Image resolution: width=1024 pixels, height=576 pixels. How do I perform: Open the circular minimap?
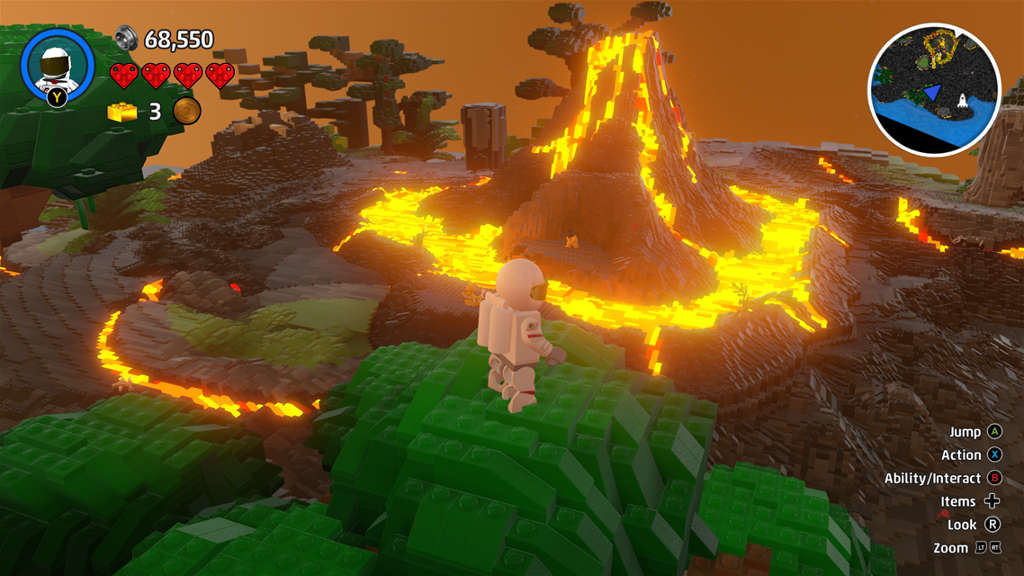coord(934,89)
